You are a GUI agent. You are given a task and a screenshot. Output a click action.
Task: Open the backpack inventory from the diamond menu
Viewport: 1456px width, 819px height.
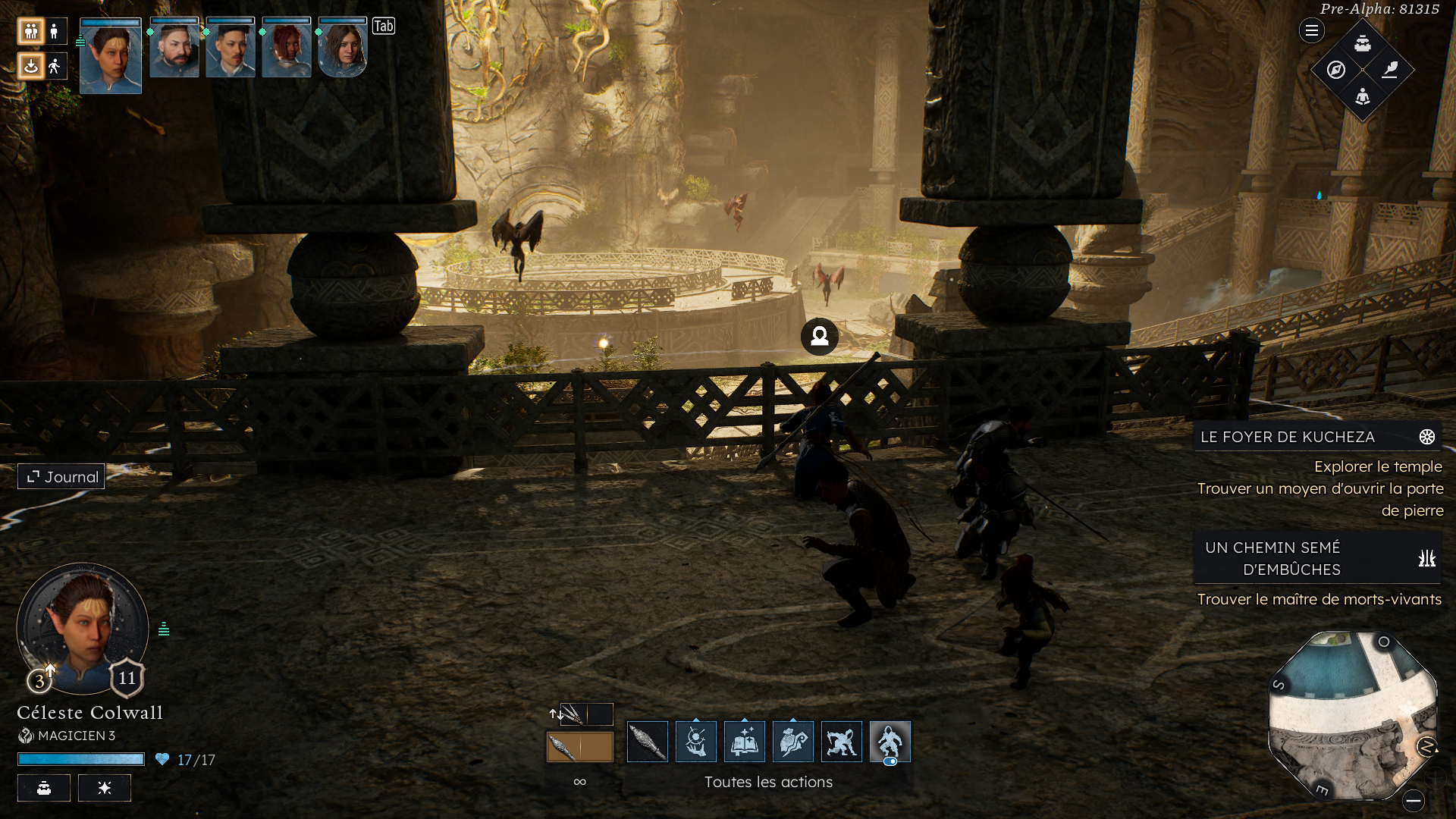click(x=1363, y=43)
